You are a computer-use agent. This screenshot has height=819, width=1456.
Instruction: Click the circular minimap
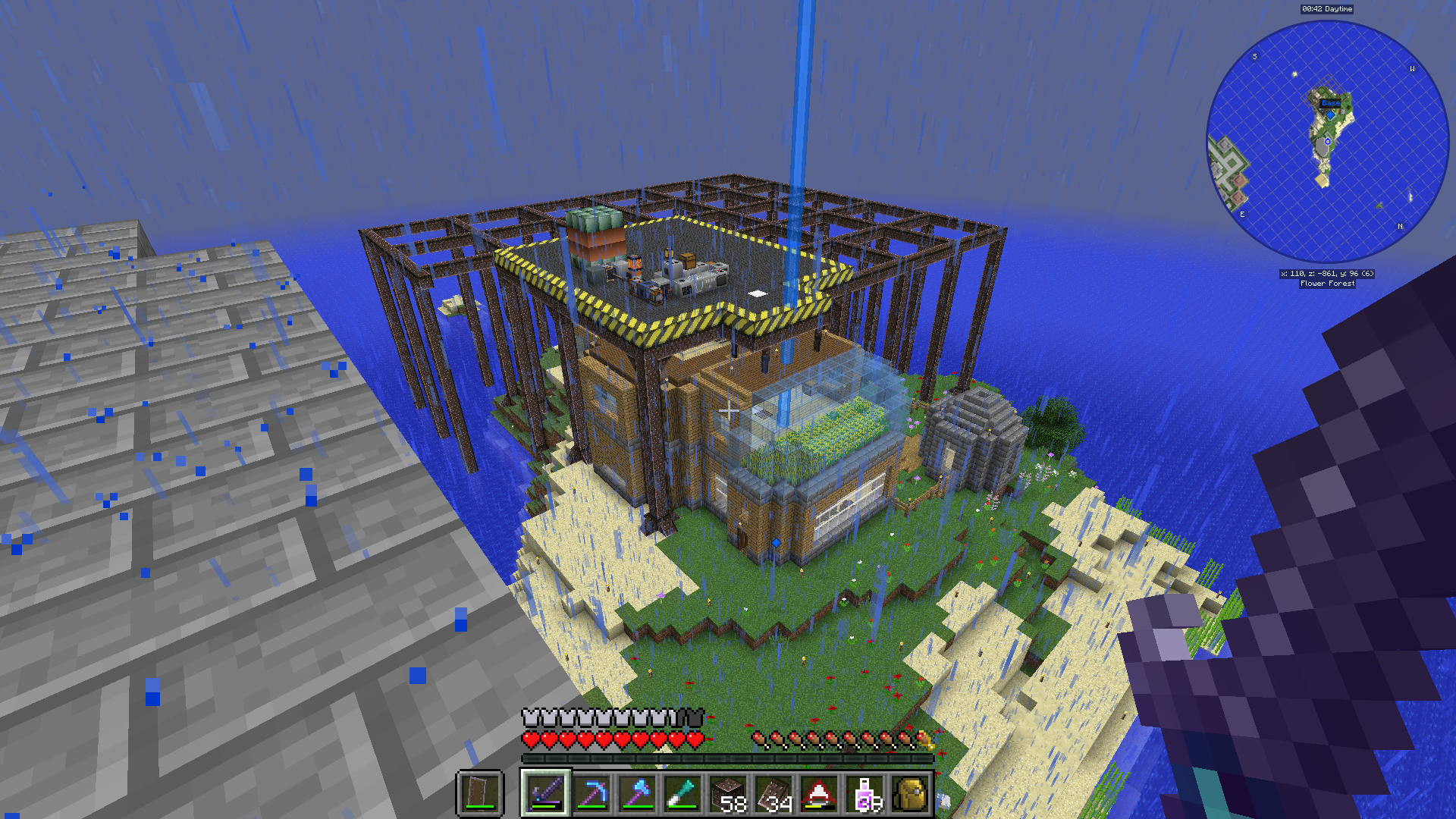click(1327, 142)
